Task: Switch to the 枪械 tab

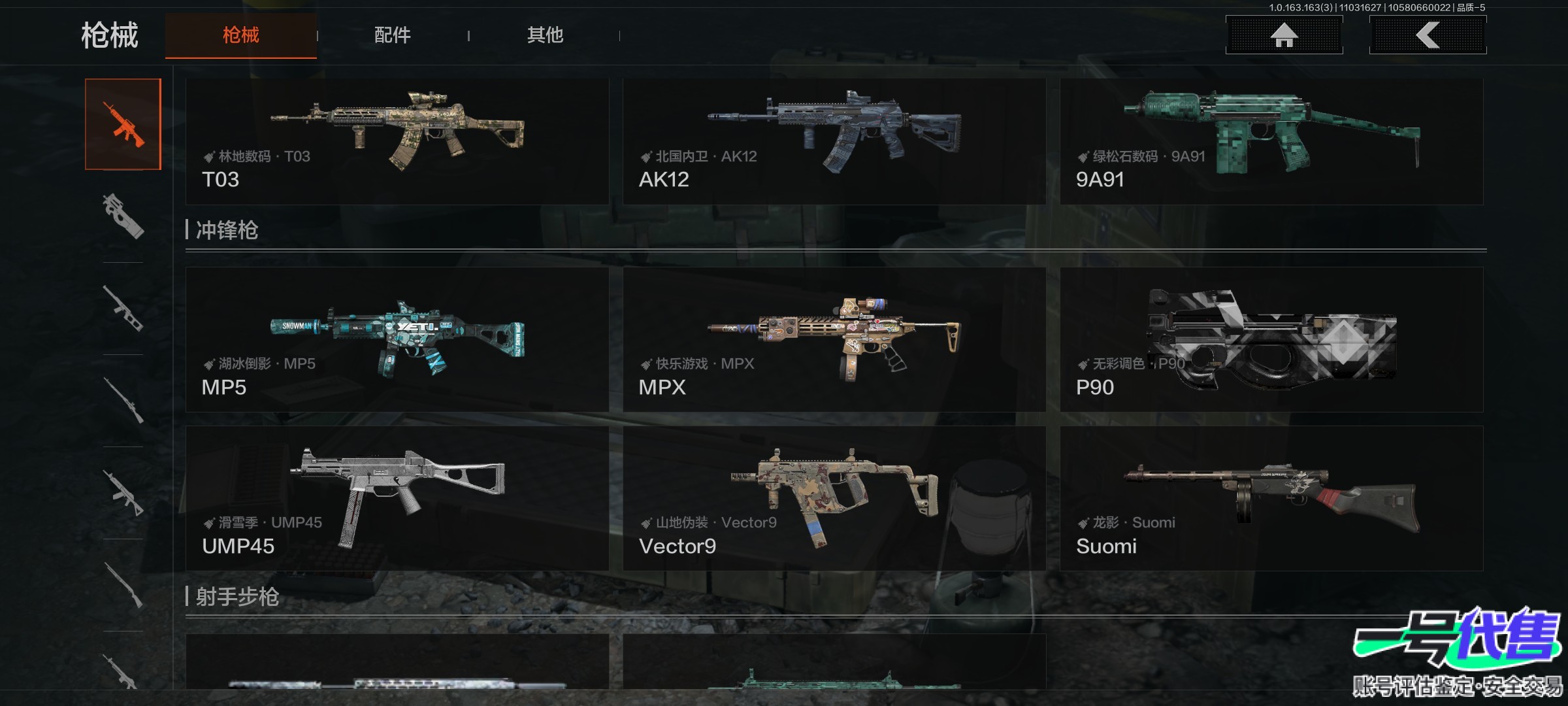Action: point(240,35)
